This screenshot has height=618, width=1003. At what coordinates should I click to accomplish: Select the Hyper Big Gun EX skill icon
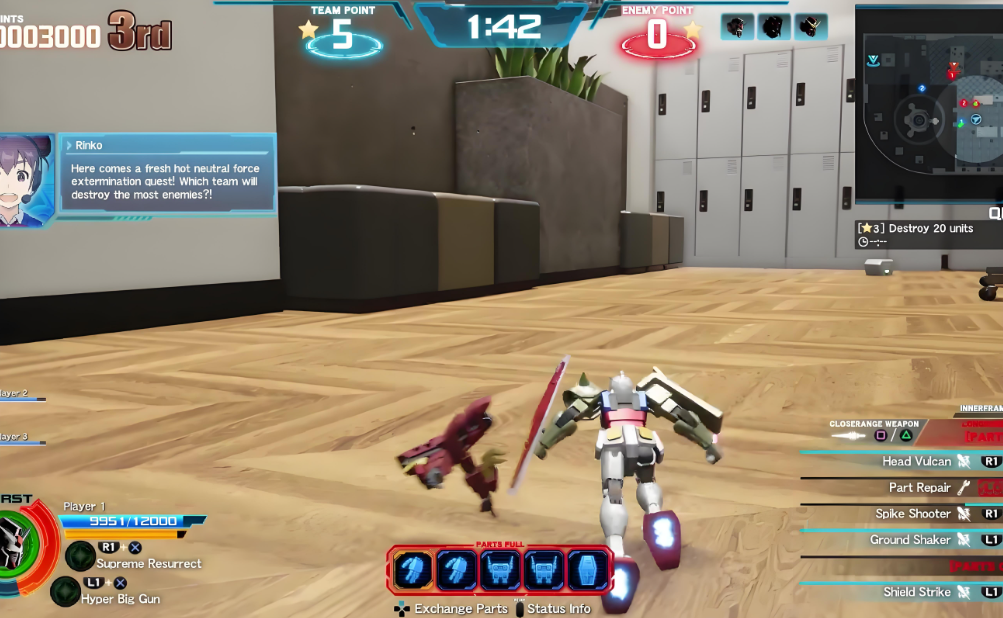(x=66, y=591)
